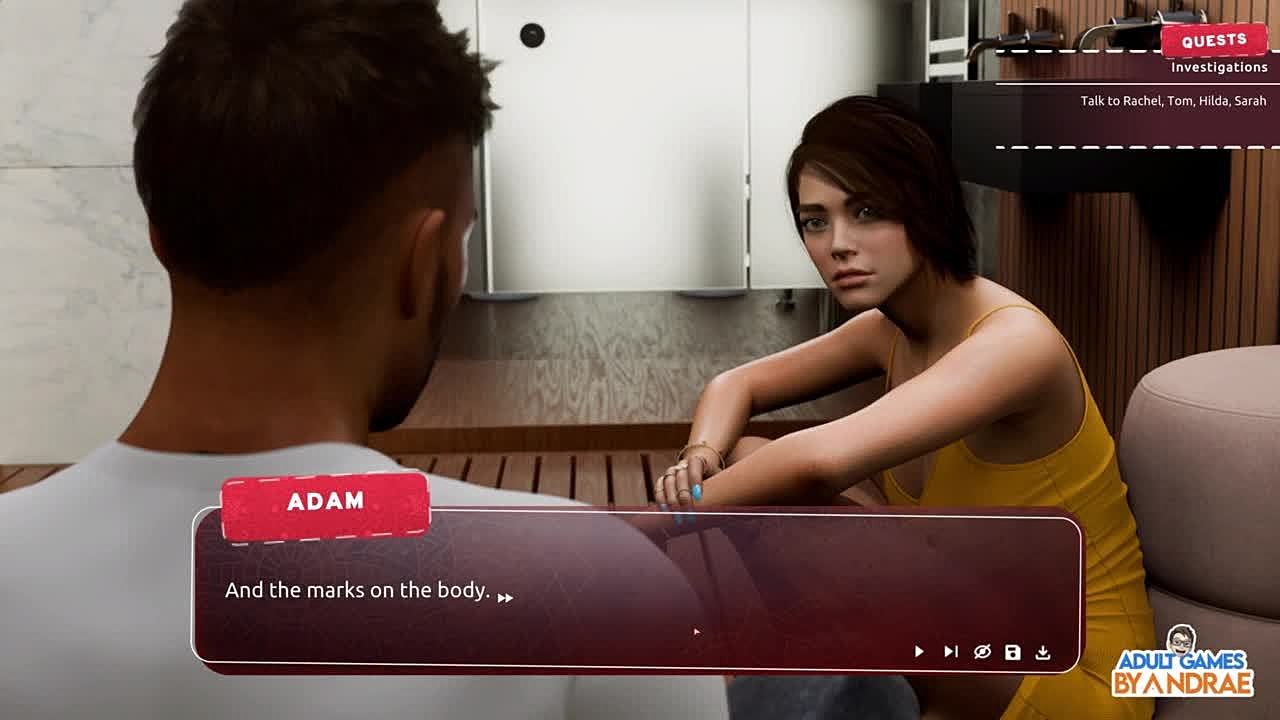Save the game with the floppy disk icon
Image resolution: width=1280 pixels, height=720 pixels.
[1012, 652]
